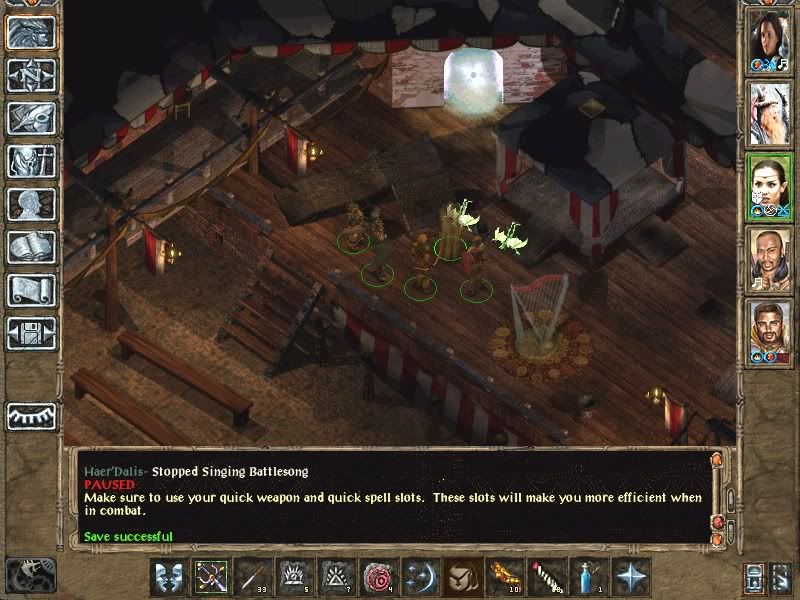Open the mage spellbook
Viewport: 800px width, 600px height.
(31, 247)
